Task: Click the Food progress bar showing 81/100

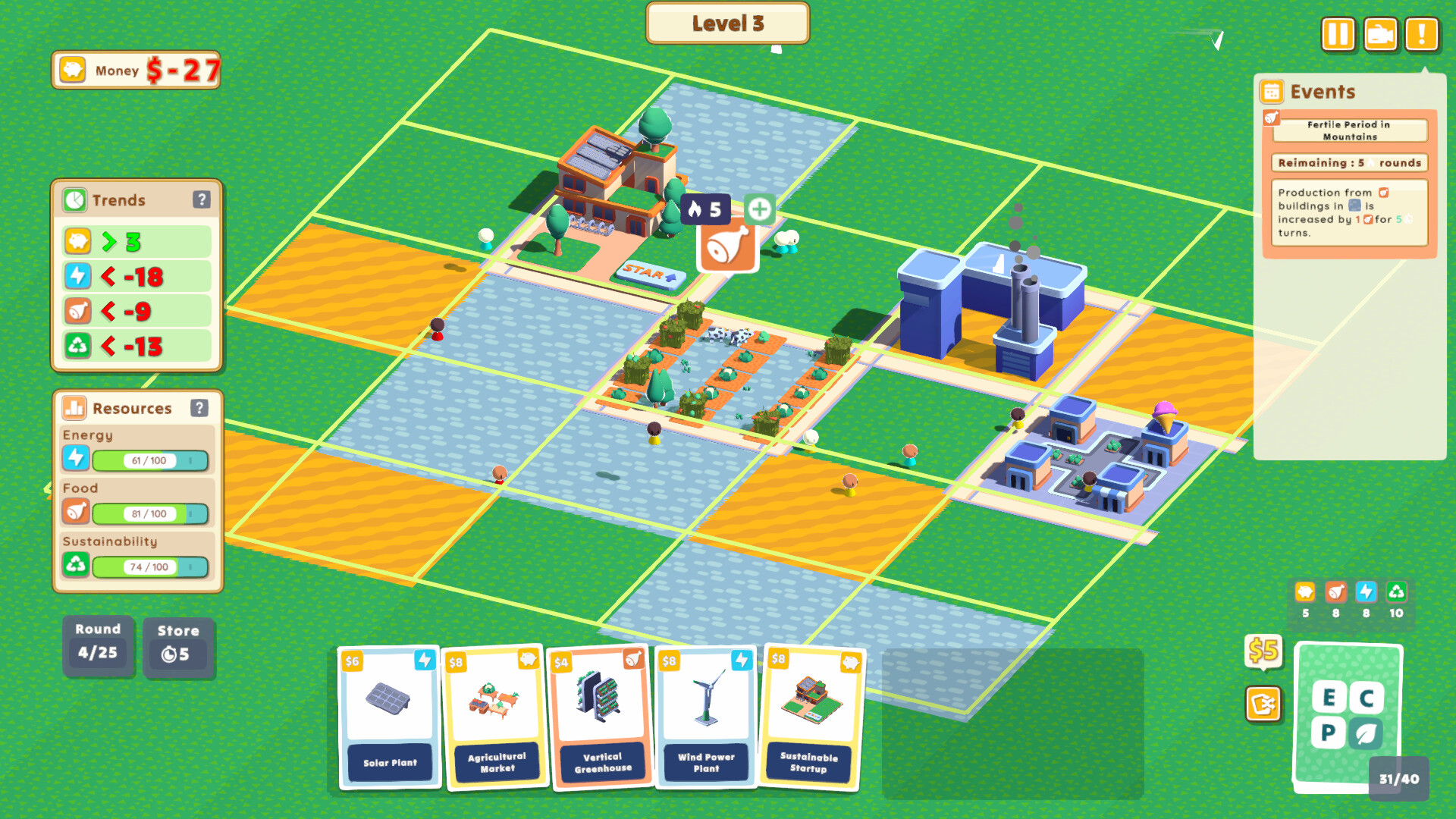Action: click(x=149, y=513)
